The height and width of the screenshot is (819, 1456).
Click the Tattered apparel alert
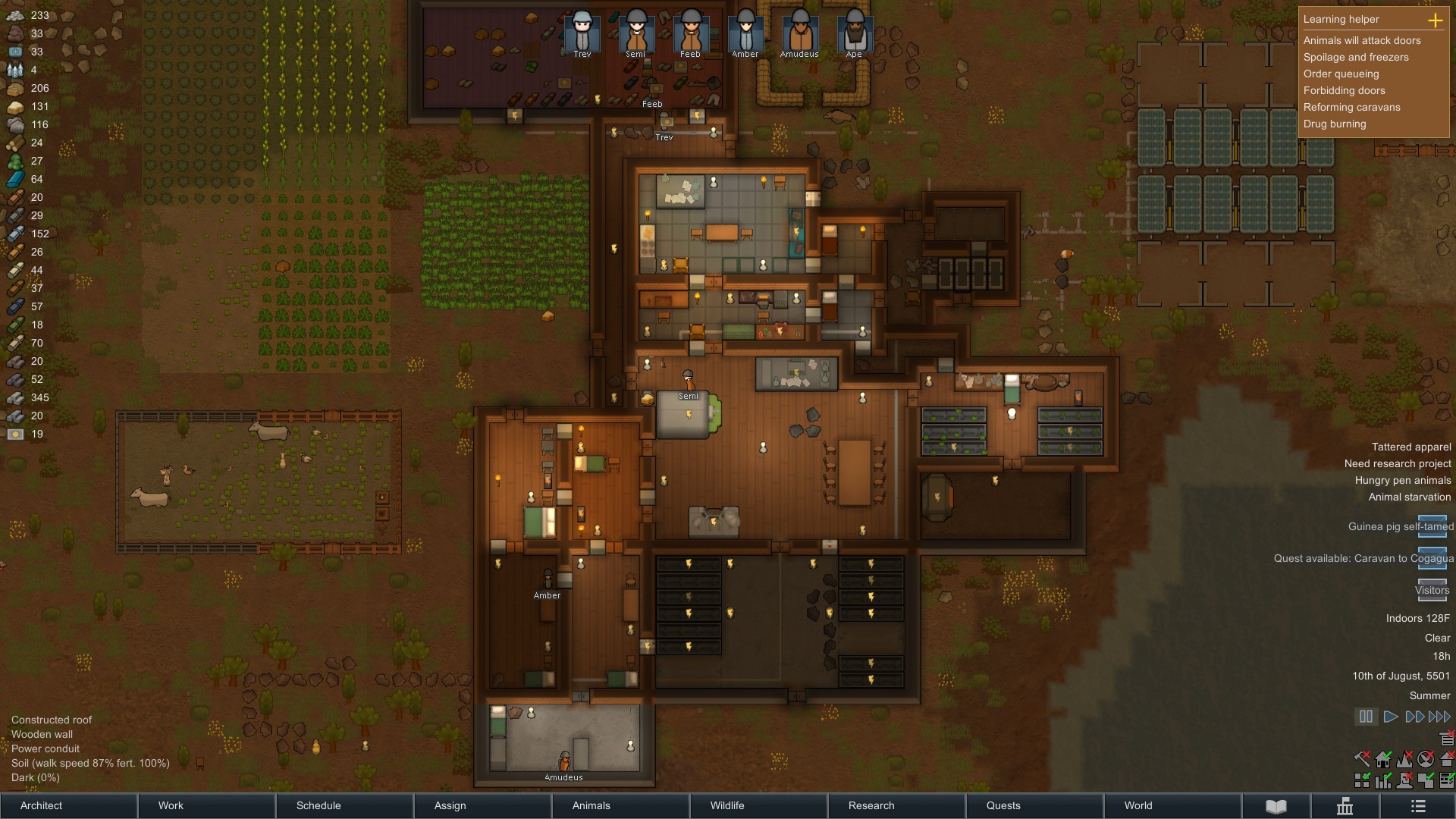[x=1410, y=447]
